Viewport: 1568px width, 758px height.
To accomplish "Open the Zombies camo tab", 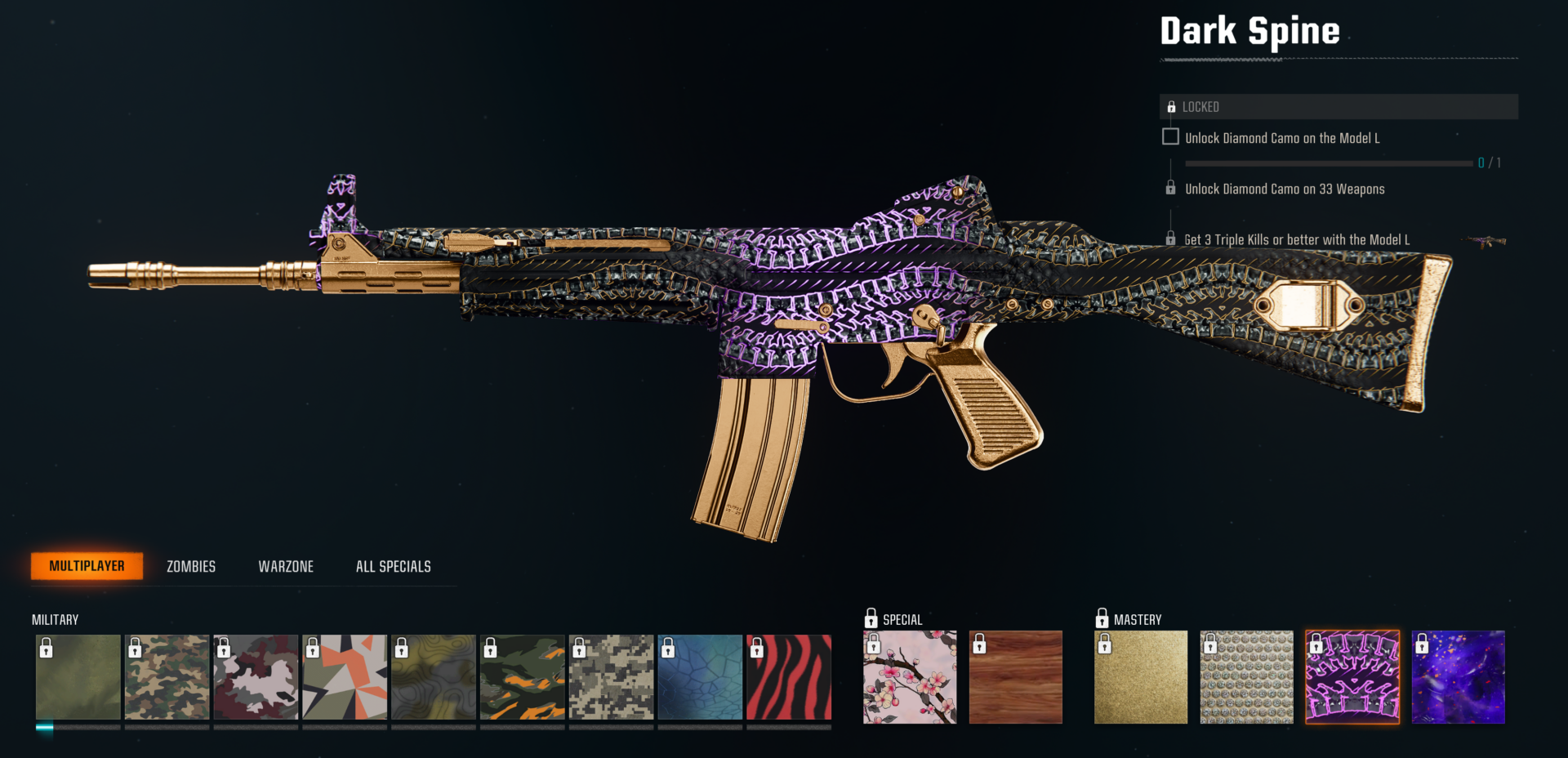I will [191, 566].
